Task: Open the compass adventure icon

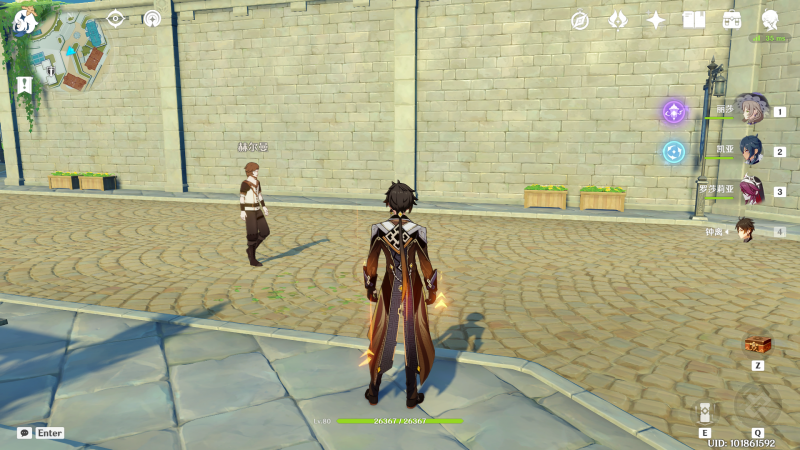Action: point(580,20)
